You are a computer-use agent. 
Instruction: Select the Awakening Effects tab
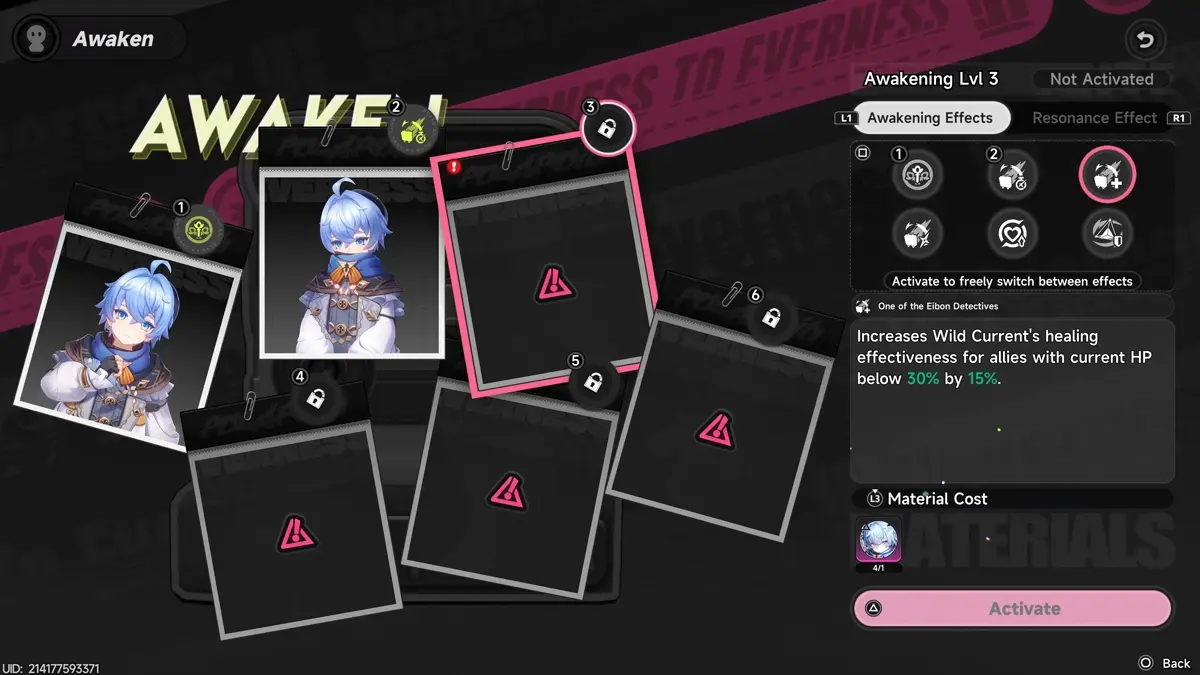929,118
